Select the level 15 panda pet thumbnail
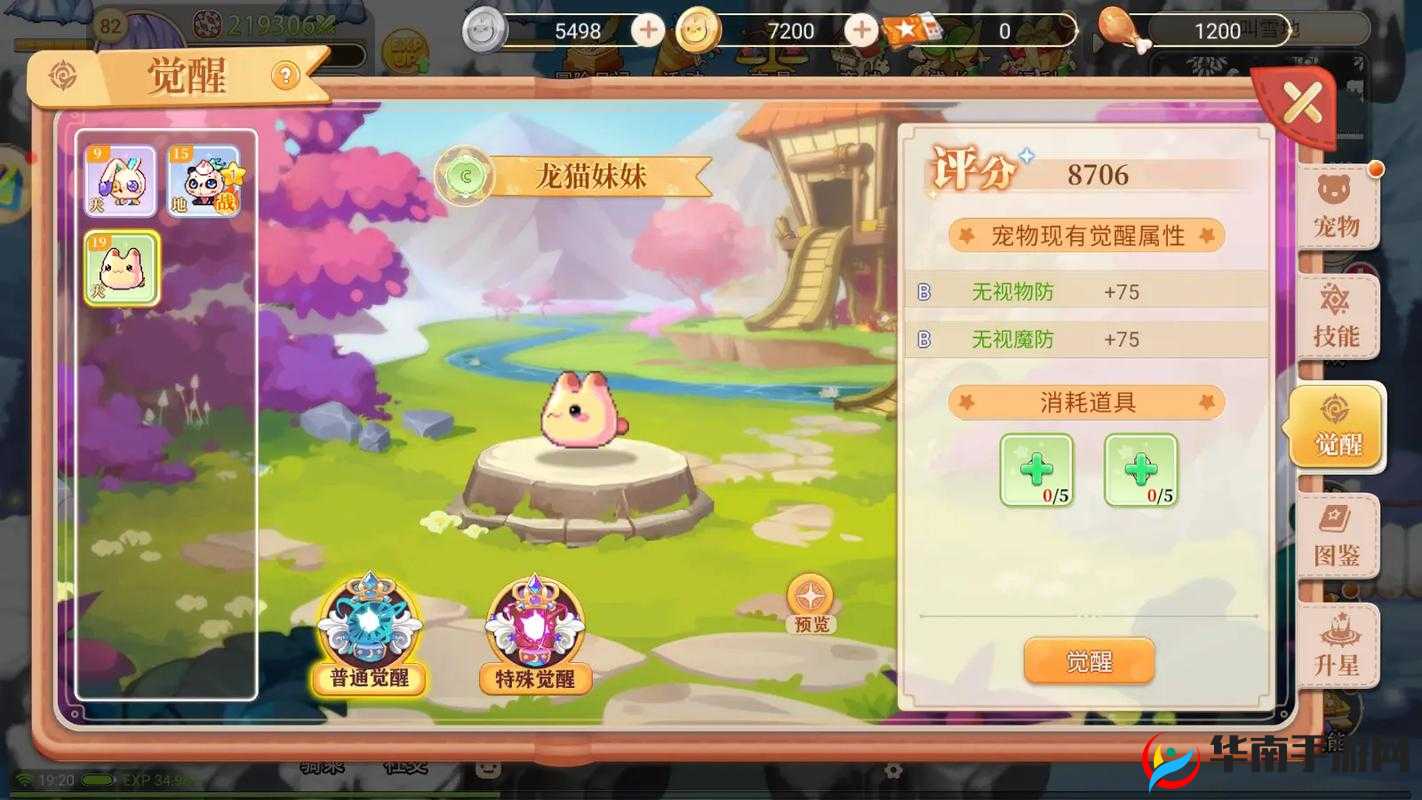 pos(204,179)
